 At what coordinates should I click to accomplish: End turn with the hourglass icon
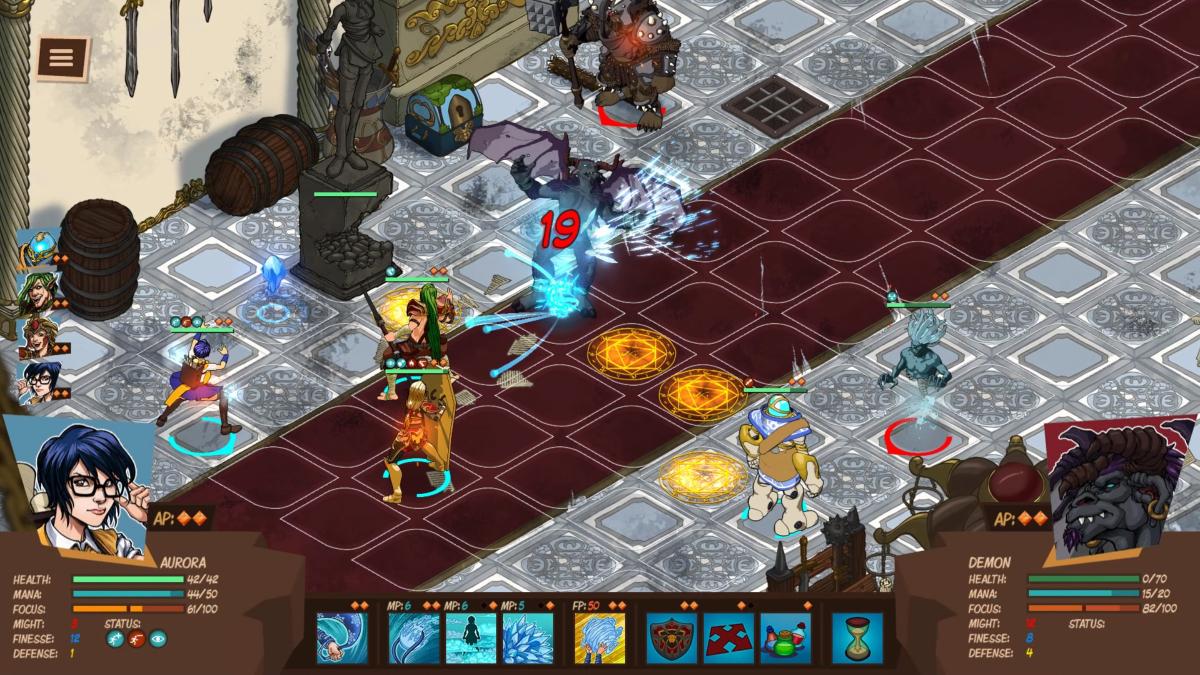pos(857,638)
